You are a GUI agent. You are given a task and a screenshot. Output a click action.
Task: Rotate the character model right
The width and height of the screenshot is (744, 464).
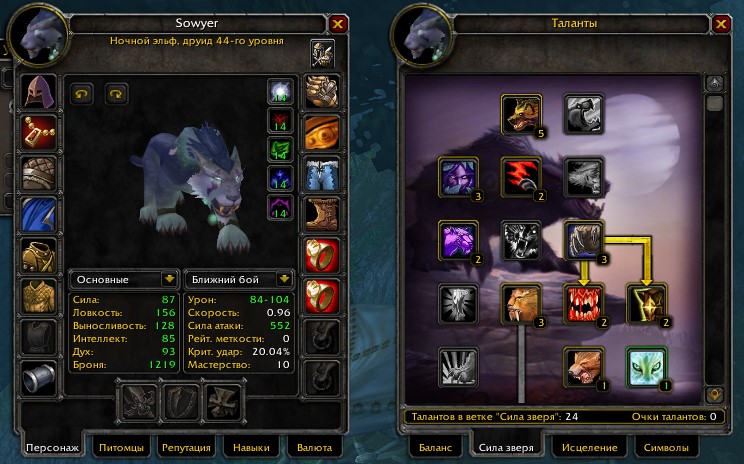tap(117, 93)
